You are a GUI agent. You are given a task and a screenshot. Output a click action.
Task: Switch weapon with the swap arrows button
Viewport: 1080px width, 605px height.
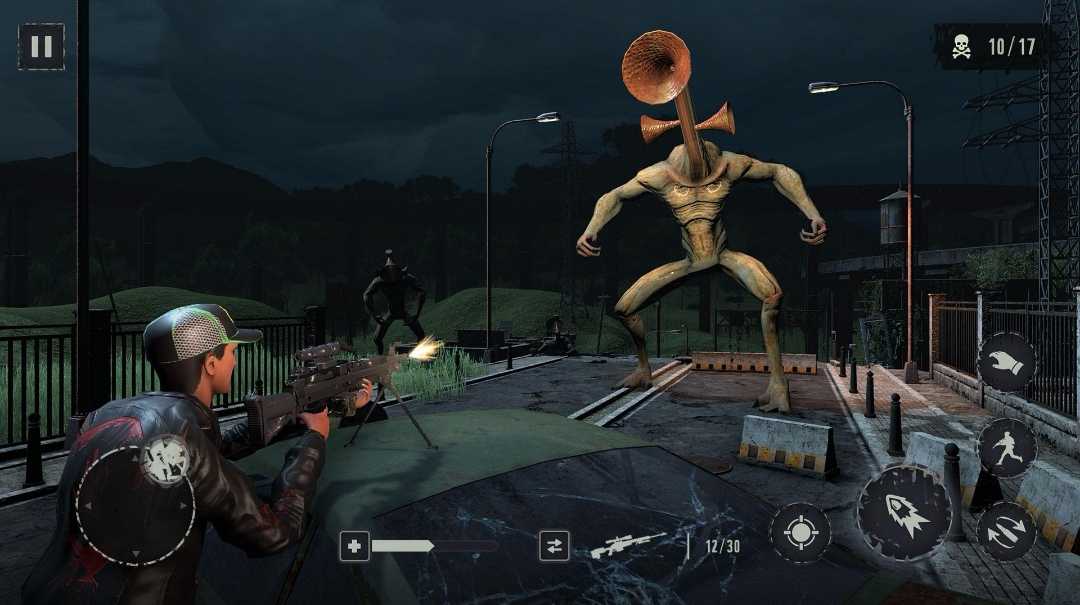[553, 546]
